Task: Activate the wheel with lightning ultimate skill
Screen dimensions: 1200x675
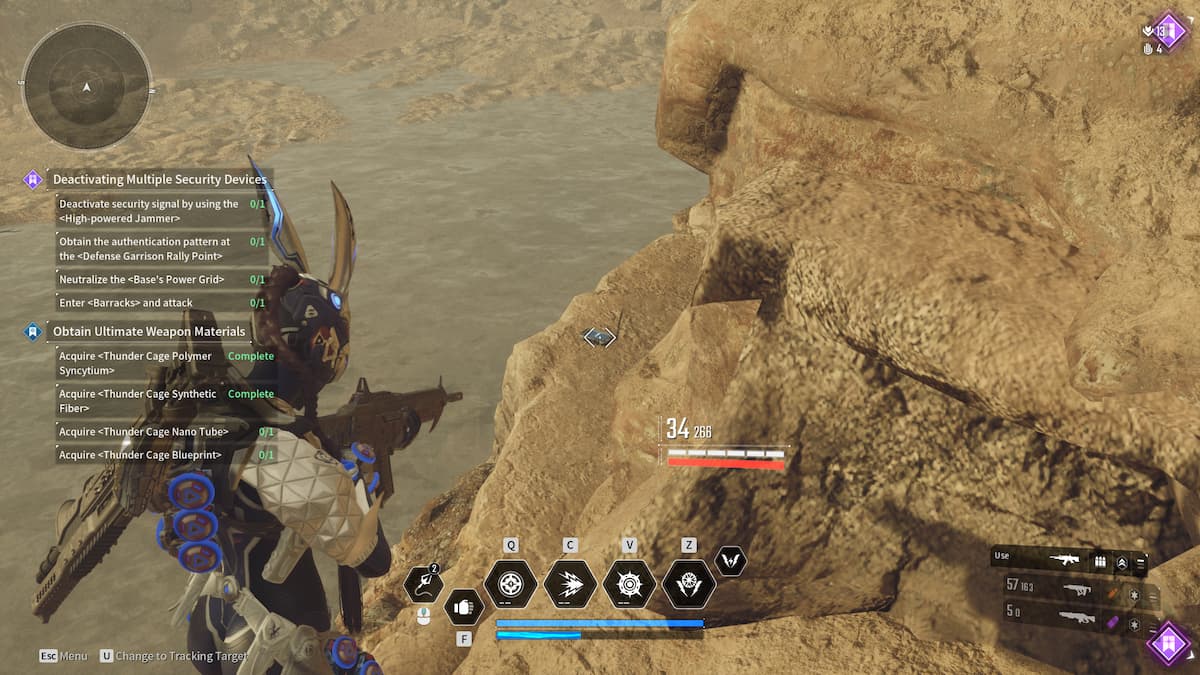Action: (689, 584)
